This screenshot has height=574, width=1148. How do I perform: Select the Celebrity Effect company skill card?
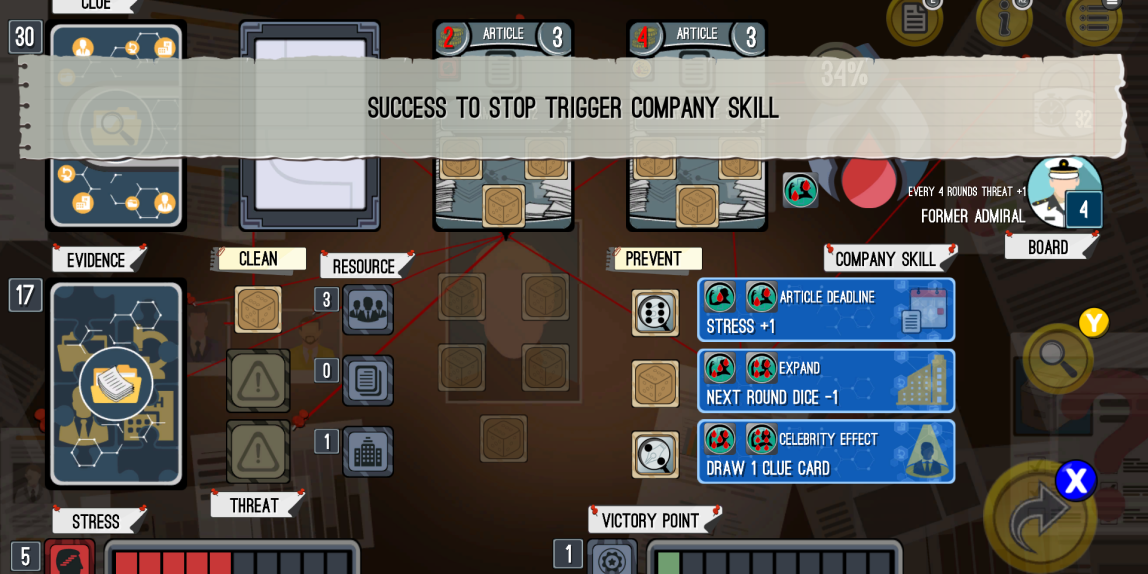[826, 452]
